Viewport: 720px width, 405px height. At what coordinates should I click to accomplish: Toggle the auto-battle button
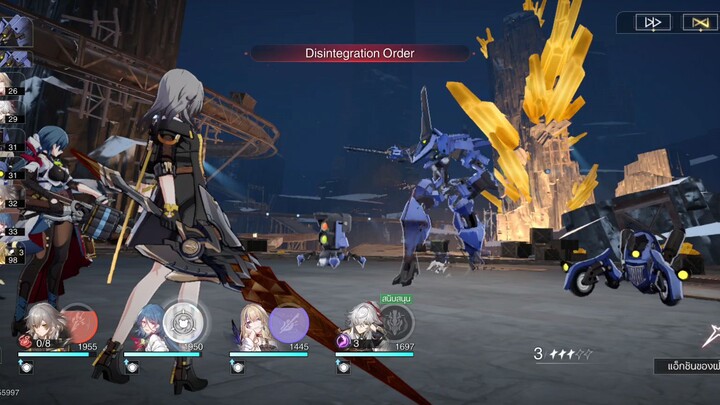click(696, 22)
